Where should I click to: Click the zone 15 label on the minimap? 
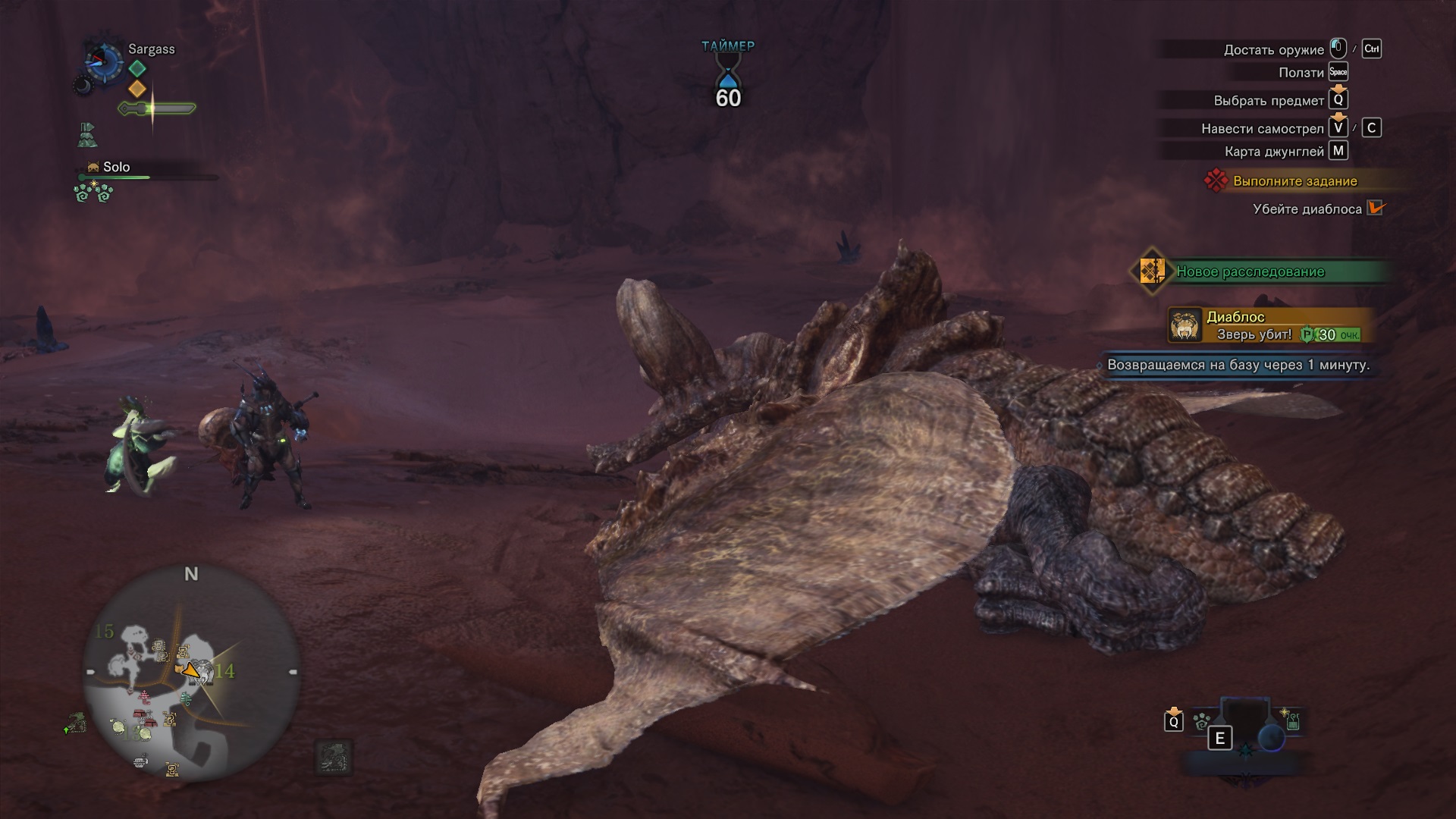pos(104,631)
